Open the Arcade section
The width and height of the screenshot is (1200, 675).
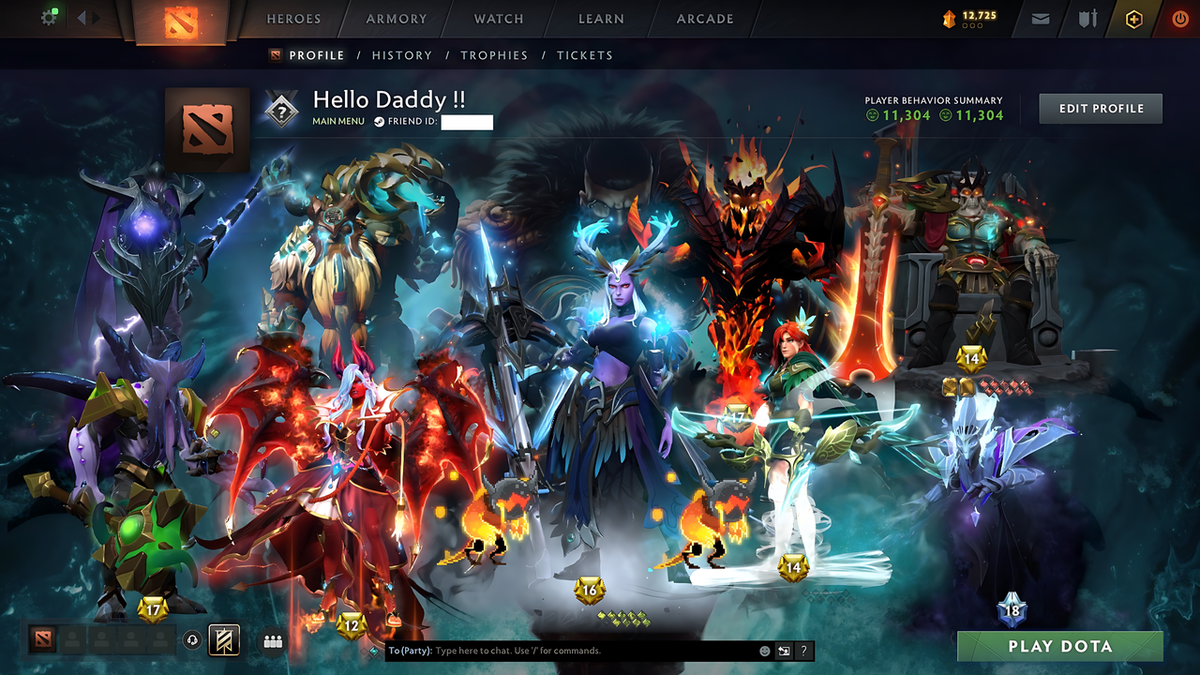(x=705, y=19)
